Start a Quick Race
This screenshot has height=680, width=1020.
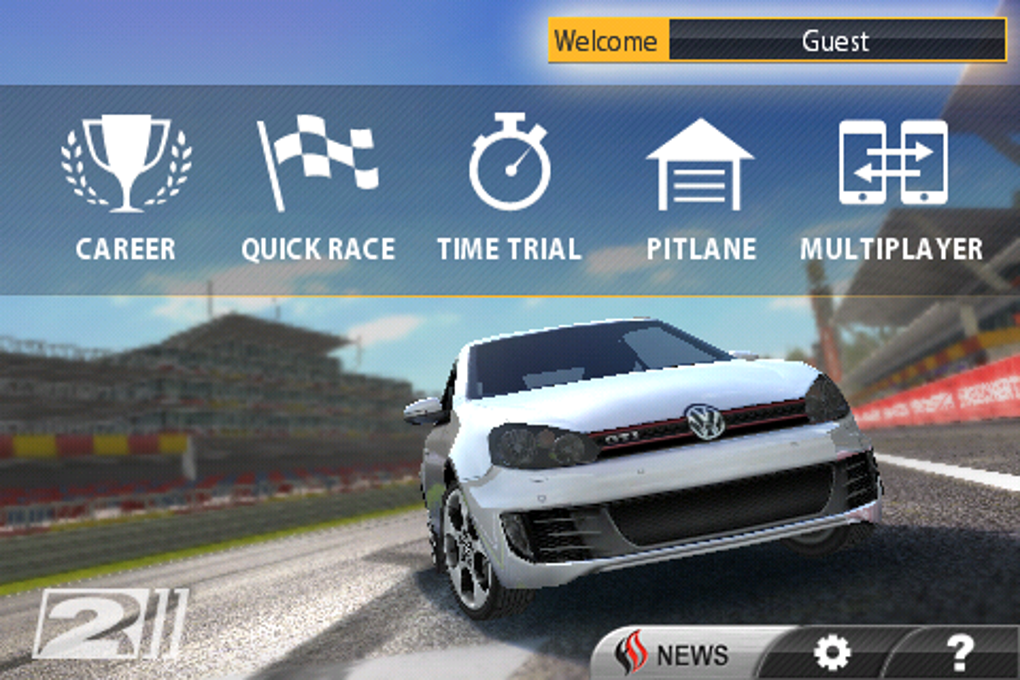click(x=318, y=189)
